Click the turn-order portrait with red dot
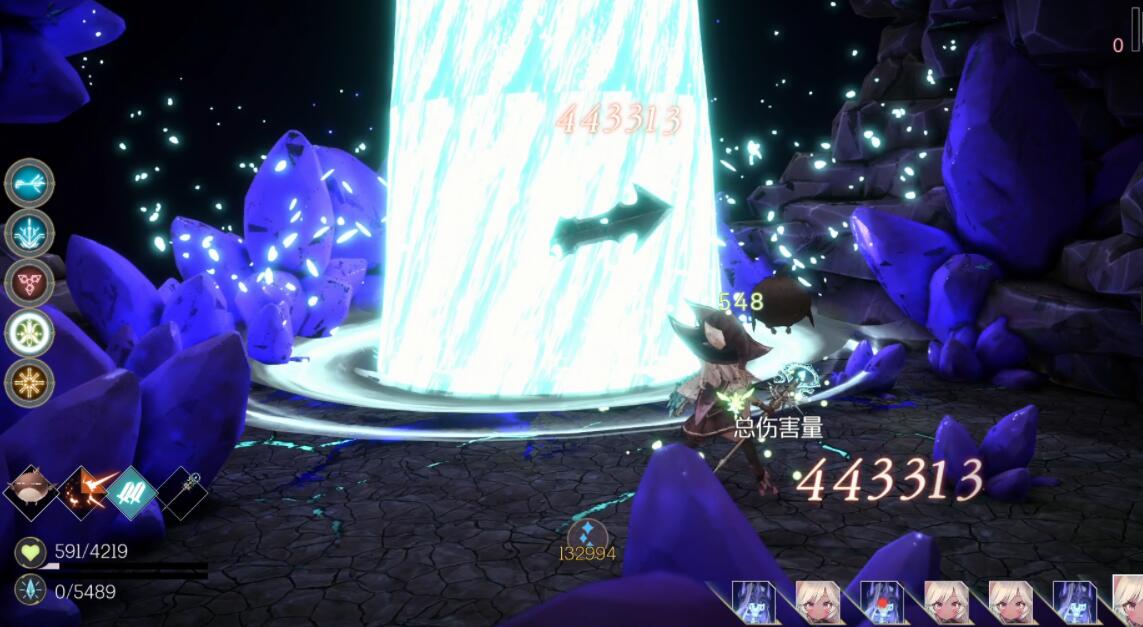Image resolution: width=1143 pixels, height=627 pixels. (883, 603)
